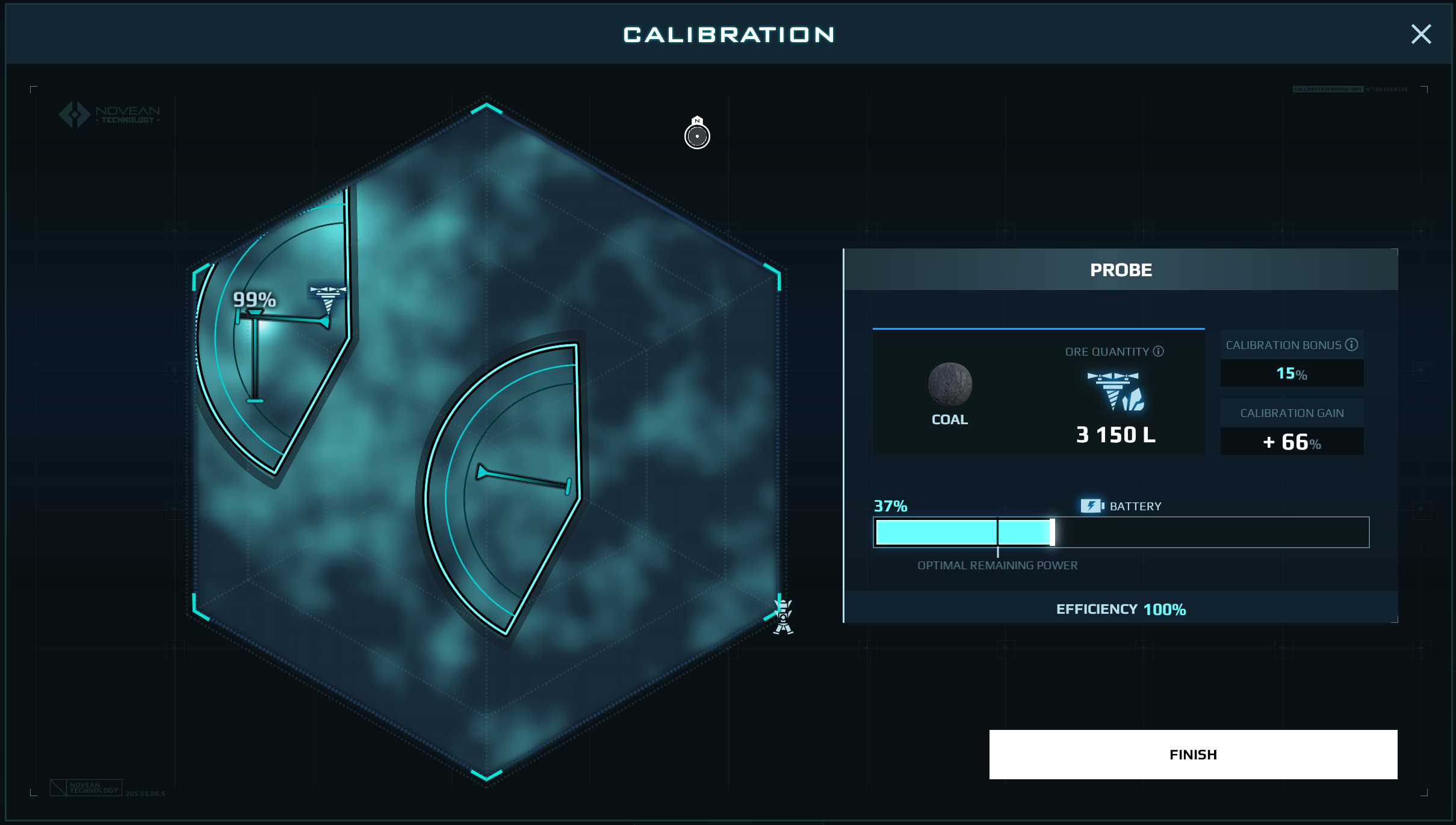Image resolution: width=1456 pixels, height=825 pixels.
Task: Close the Calibration window
Action: (x=1420, y=34)
